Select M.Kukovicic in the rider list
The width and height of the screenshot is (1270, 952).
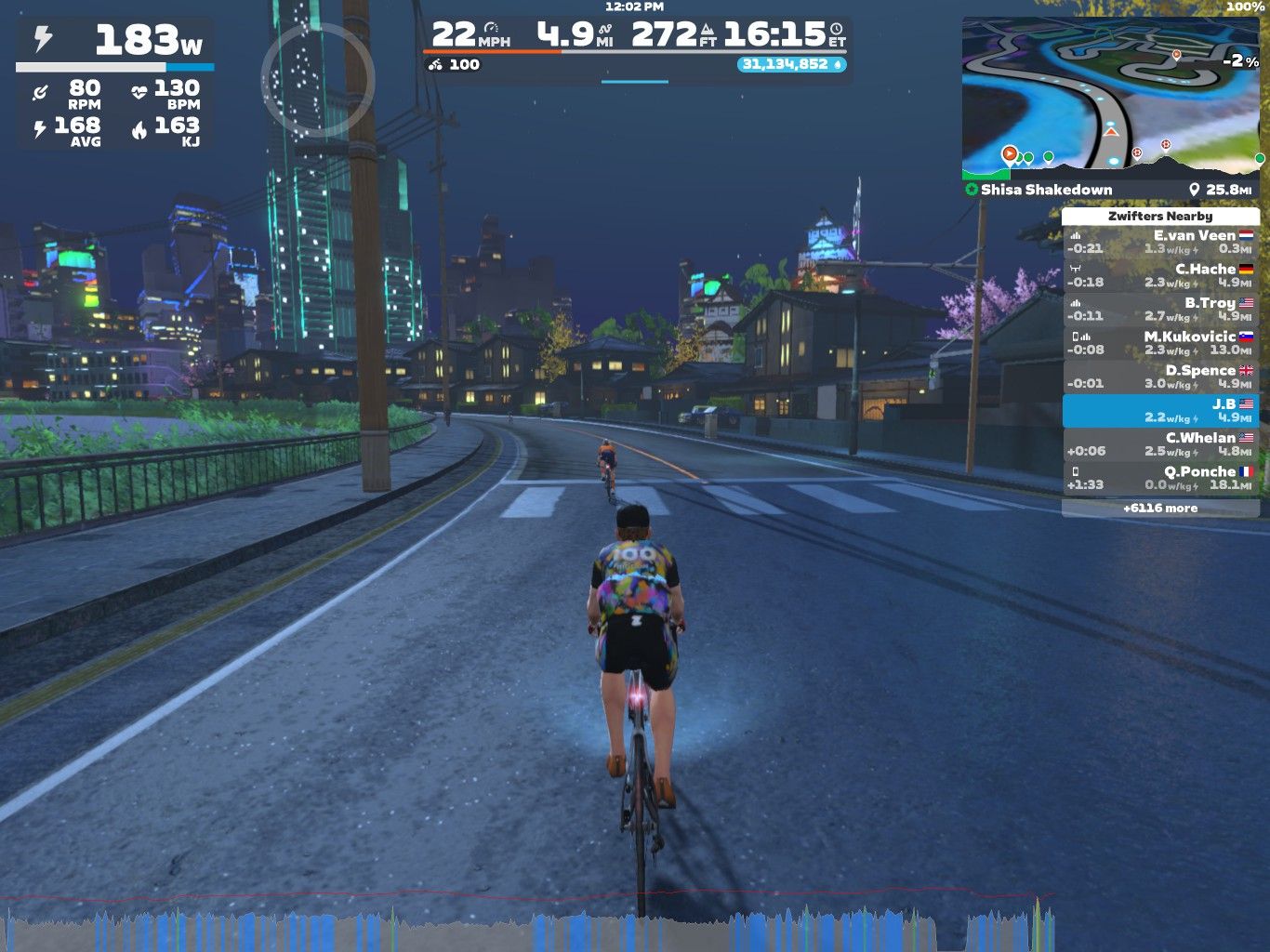[x=1160, y=342]
